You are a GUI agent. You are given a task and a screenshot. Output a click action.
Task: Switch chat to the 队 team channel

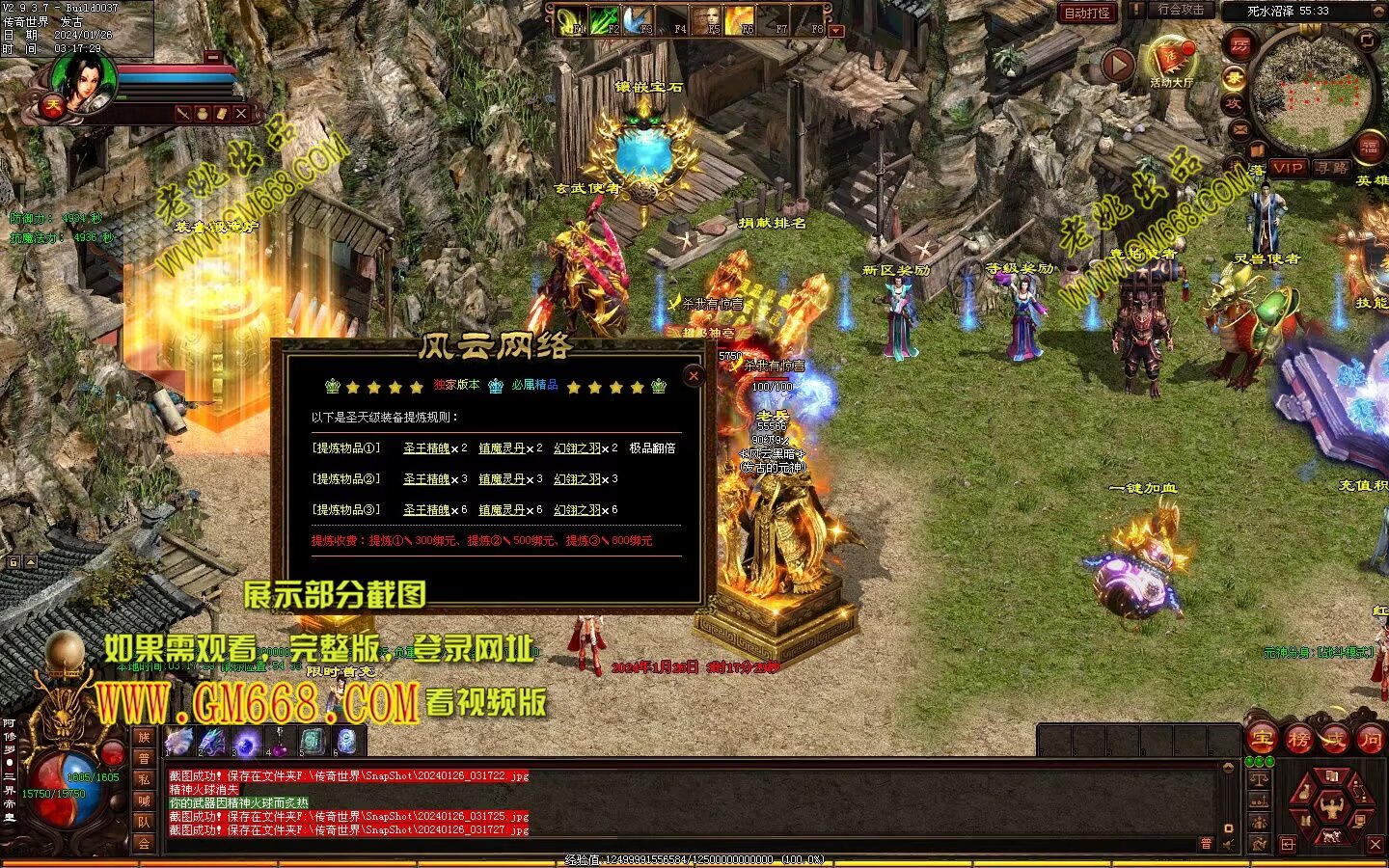coord(144,822)
